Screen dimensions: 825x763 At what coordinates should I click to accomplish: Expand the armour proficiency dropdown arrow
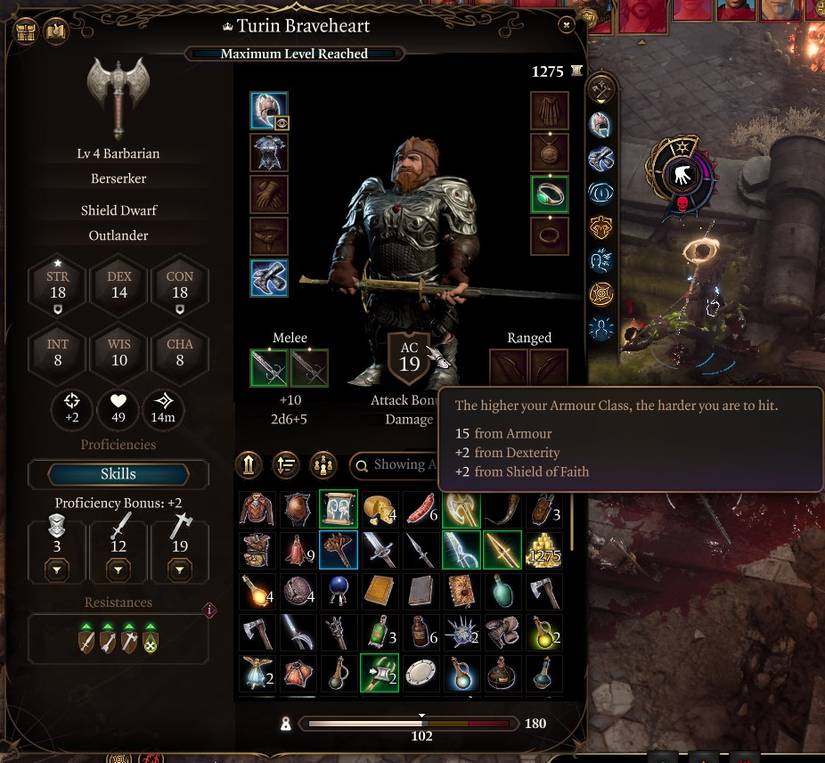pyautogui.click(x=57, y=570)
